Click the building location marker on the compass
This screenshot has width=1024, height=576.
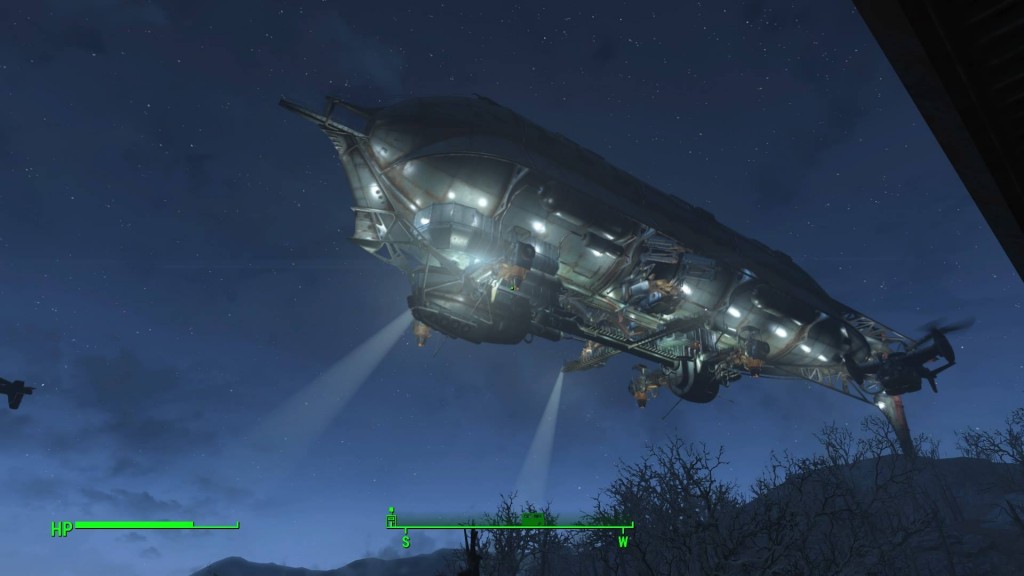pos(392,519)
